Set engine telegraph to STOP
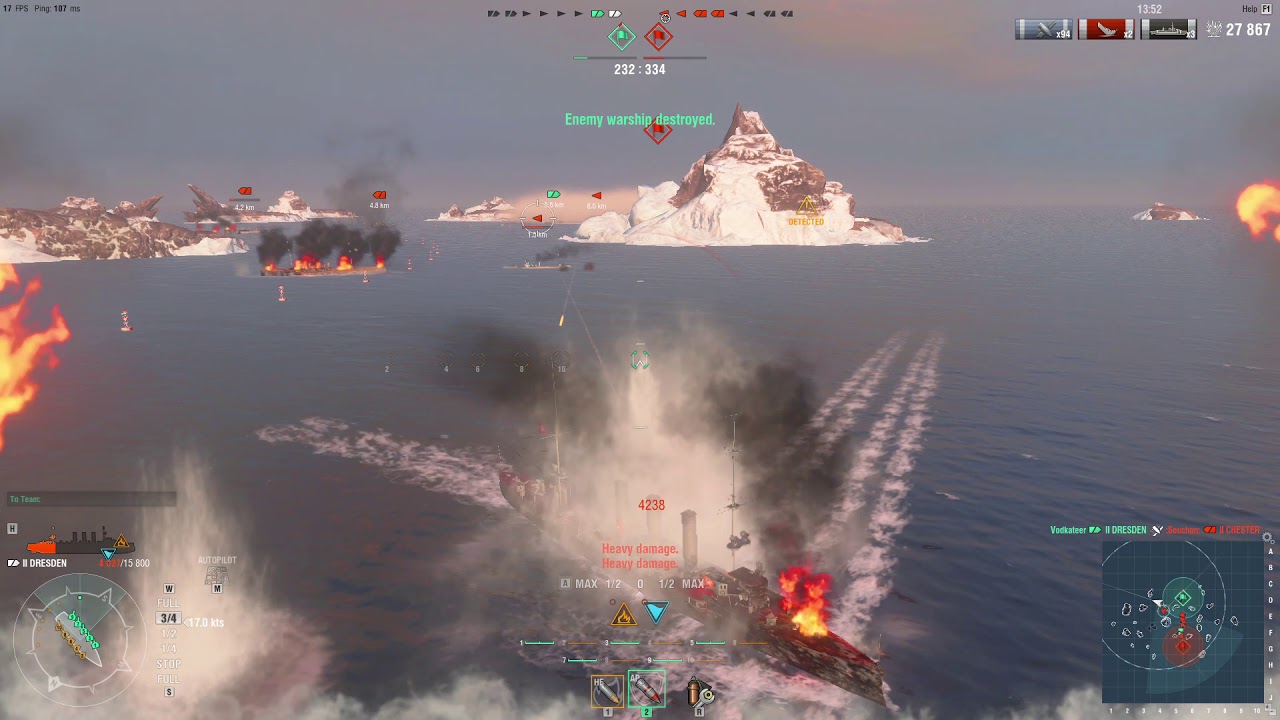 point(169,664)
